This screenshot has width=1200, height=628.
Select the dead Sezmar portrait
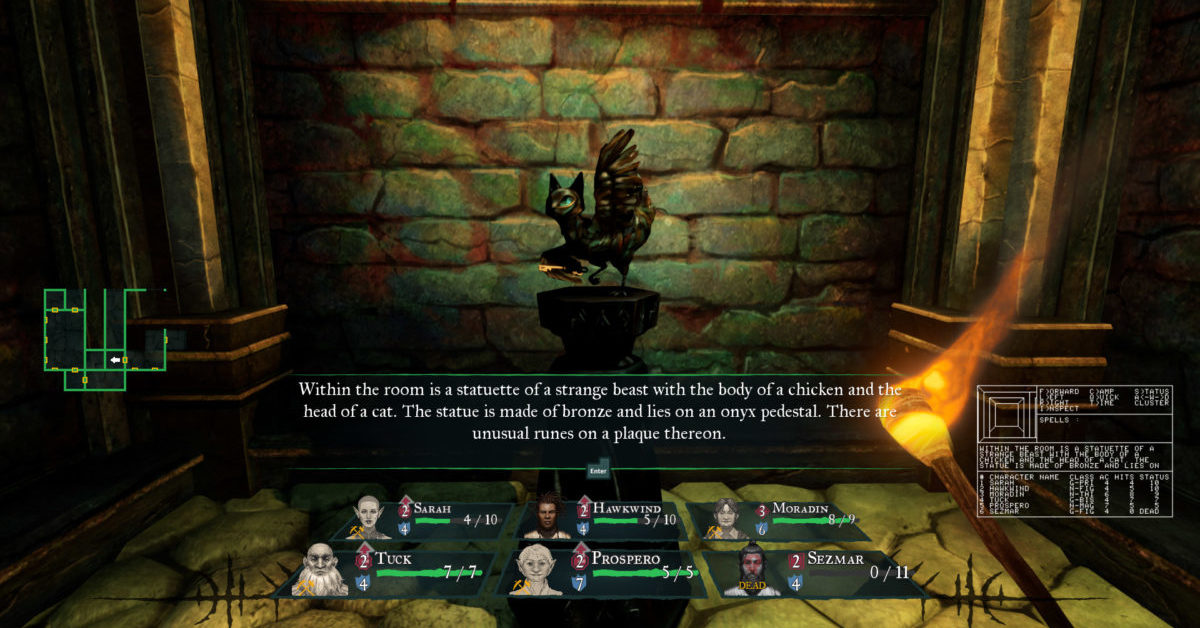tap(753, 571)
